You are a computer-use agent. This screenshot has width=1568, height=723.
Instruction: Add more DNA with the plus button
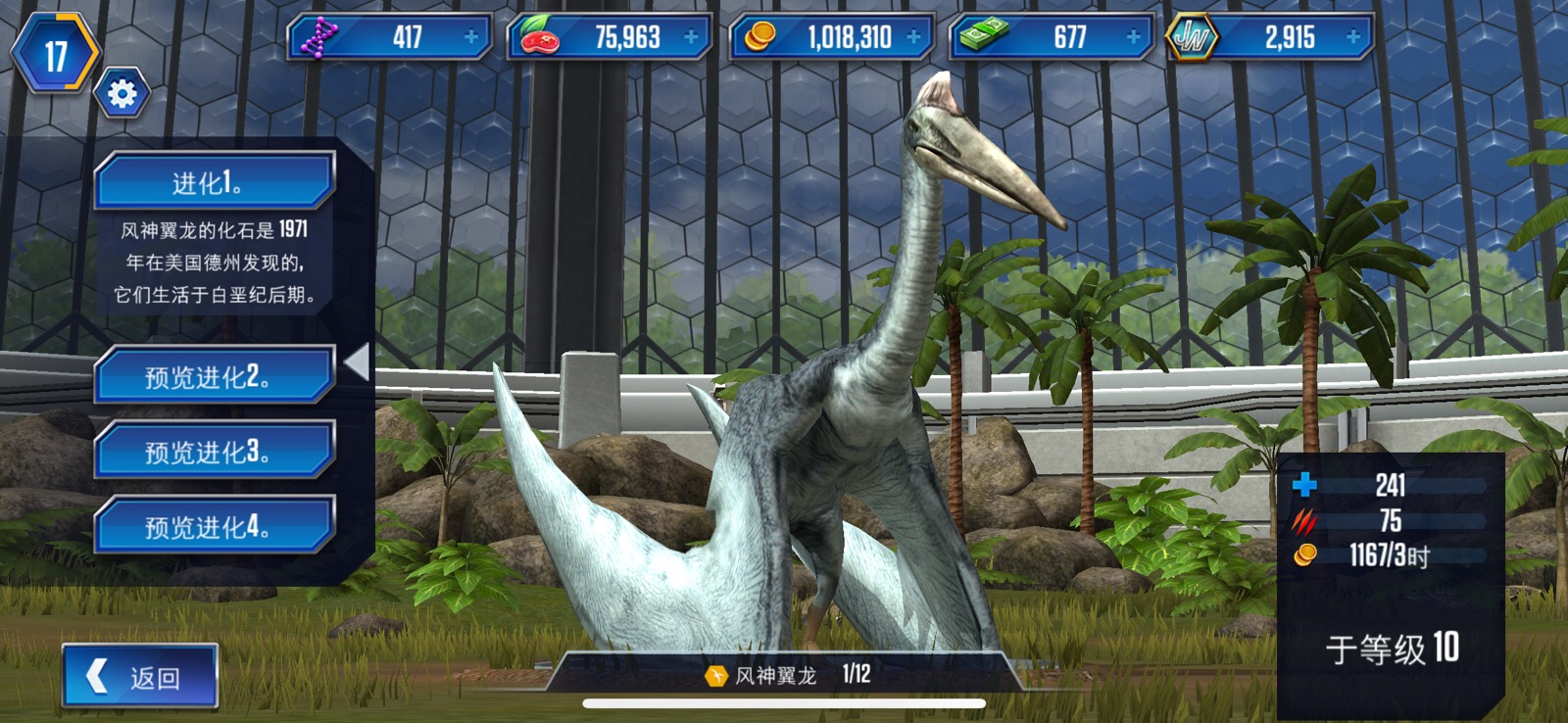coord(471,37)
